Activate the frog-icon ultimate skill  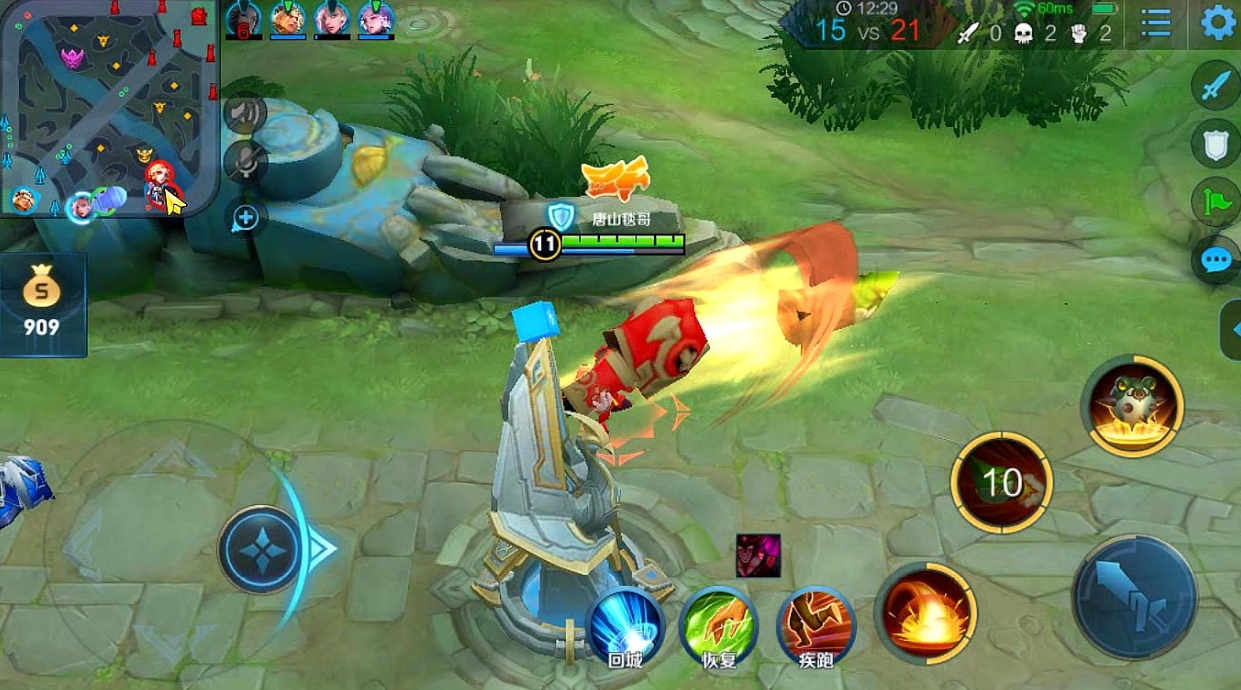(1132, 406)
